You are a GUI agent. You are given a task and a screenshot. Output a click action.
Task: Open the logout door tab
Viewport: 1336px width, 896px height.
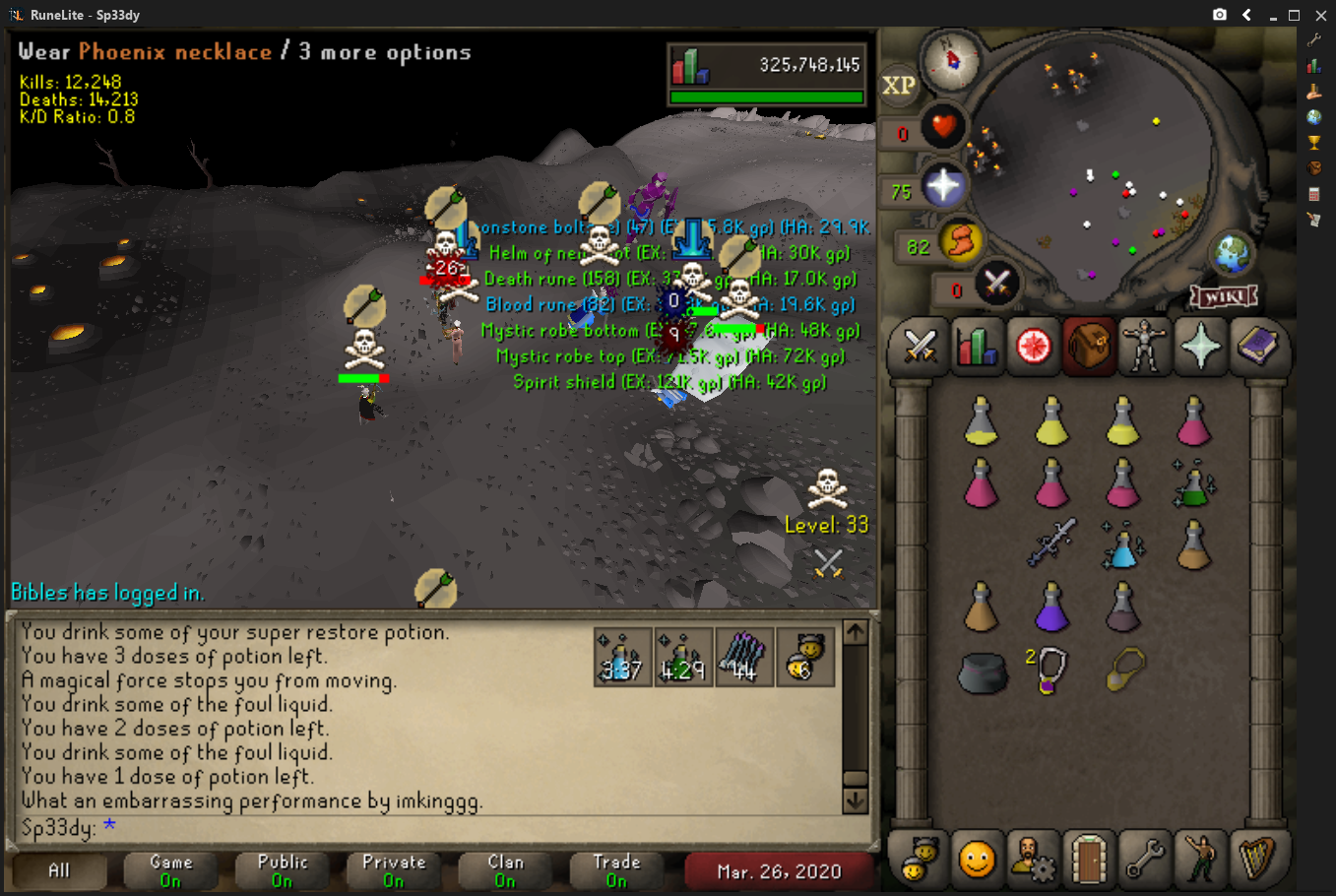[x=1088, y=859]
